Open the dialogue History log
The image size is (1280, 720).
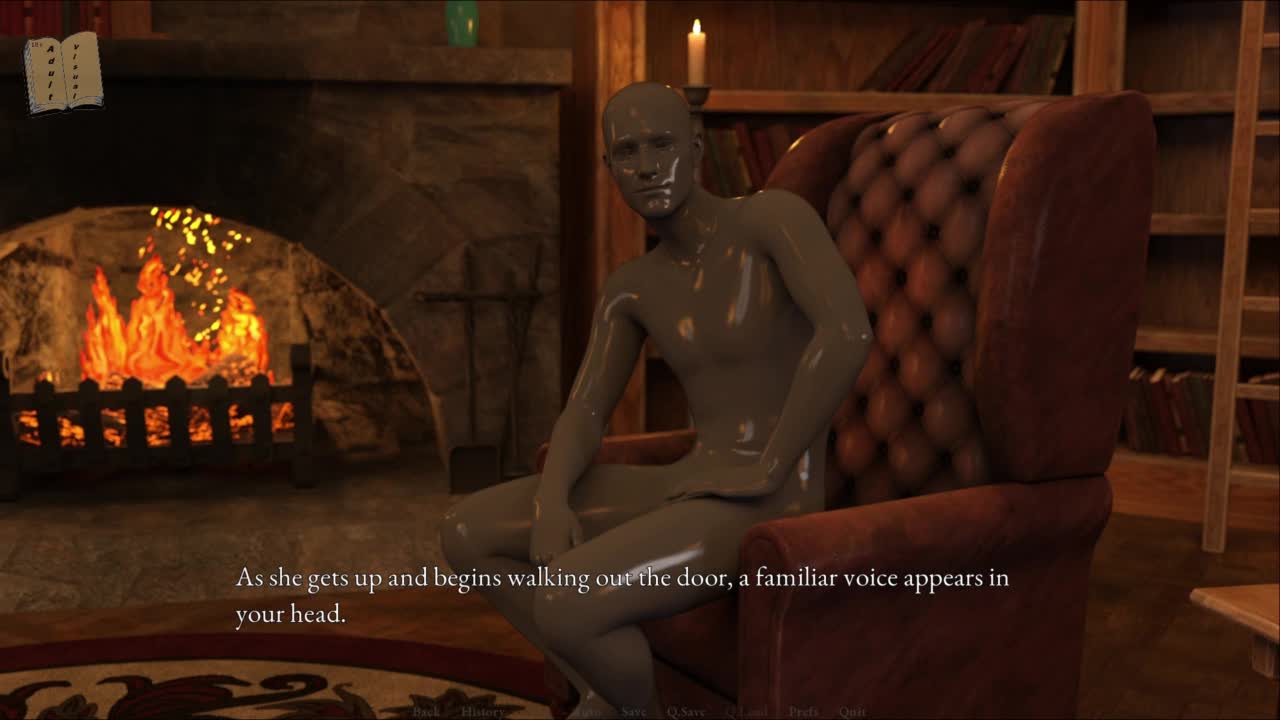[483, 712]
